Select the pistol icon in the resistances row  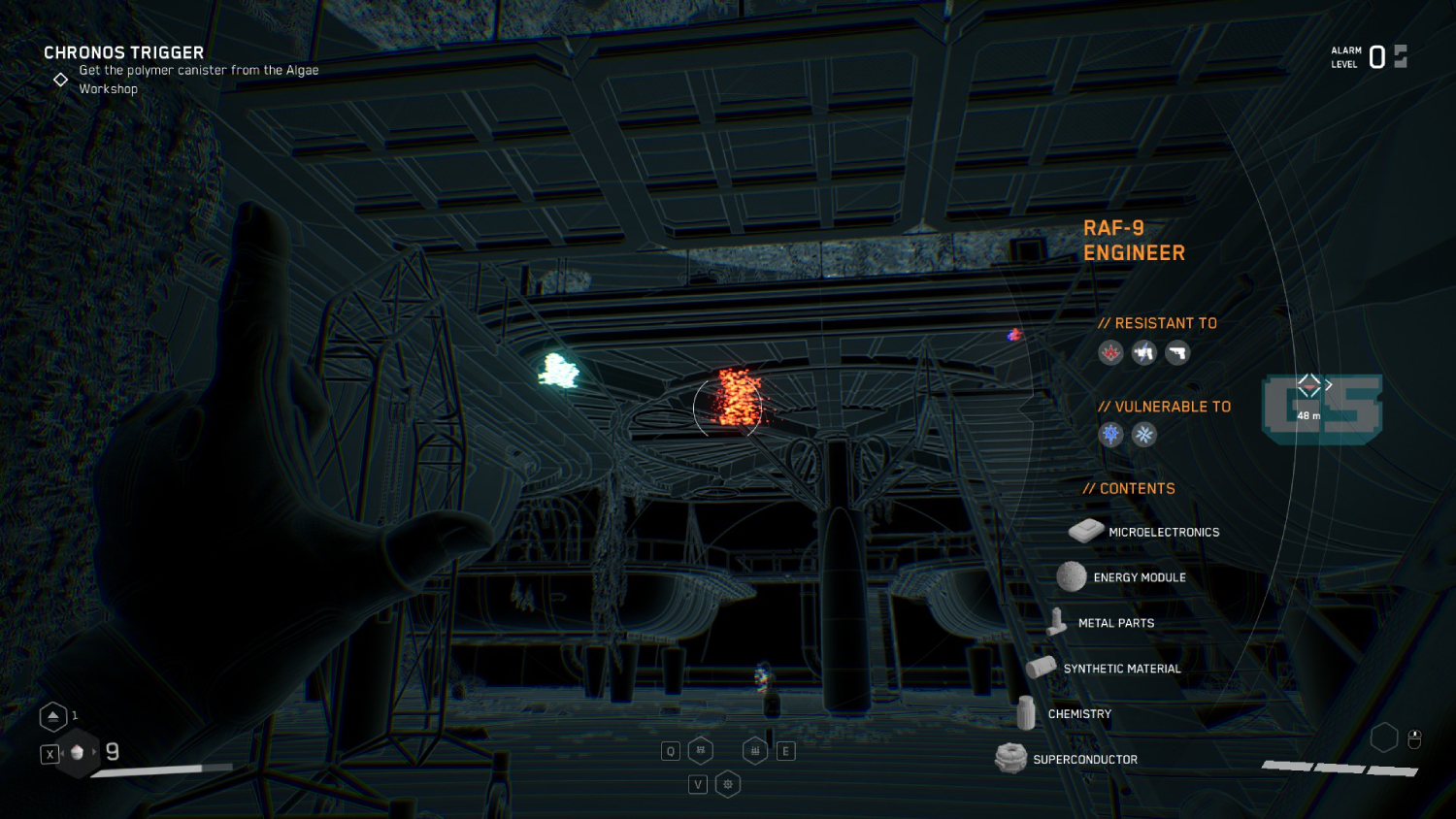[x=1176, y=352]
